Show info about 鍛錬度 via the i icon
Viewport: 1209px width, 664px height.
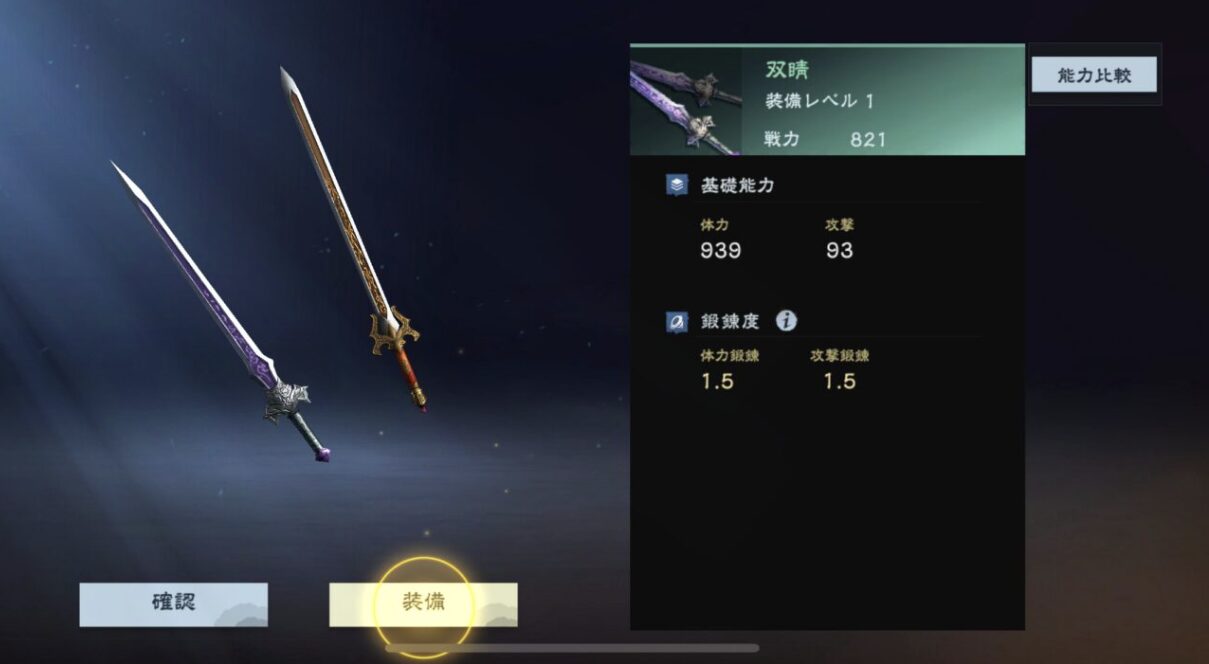[787, 321]
